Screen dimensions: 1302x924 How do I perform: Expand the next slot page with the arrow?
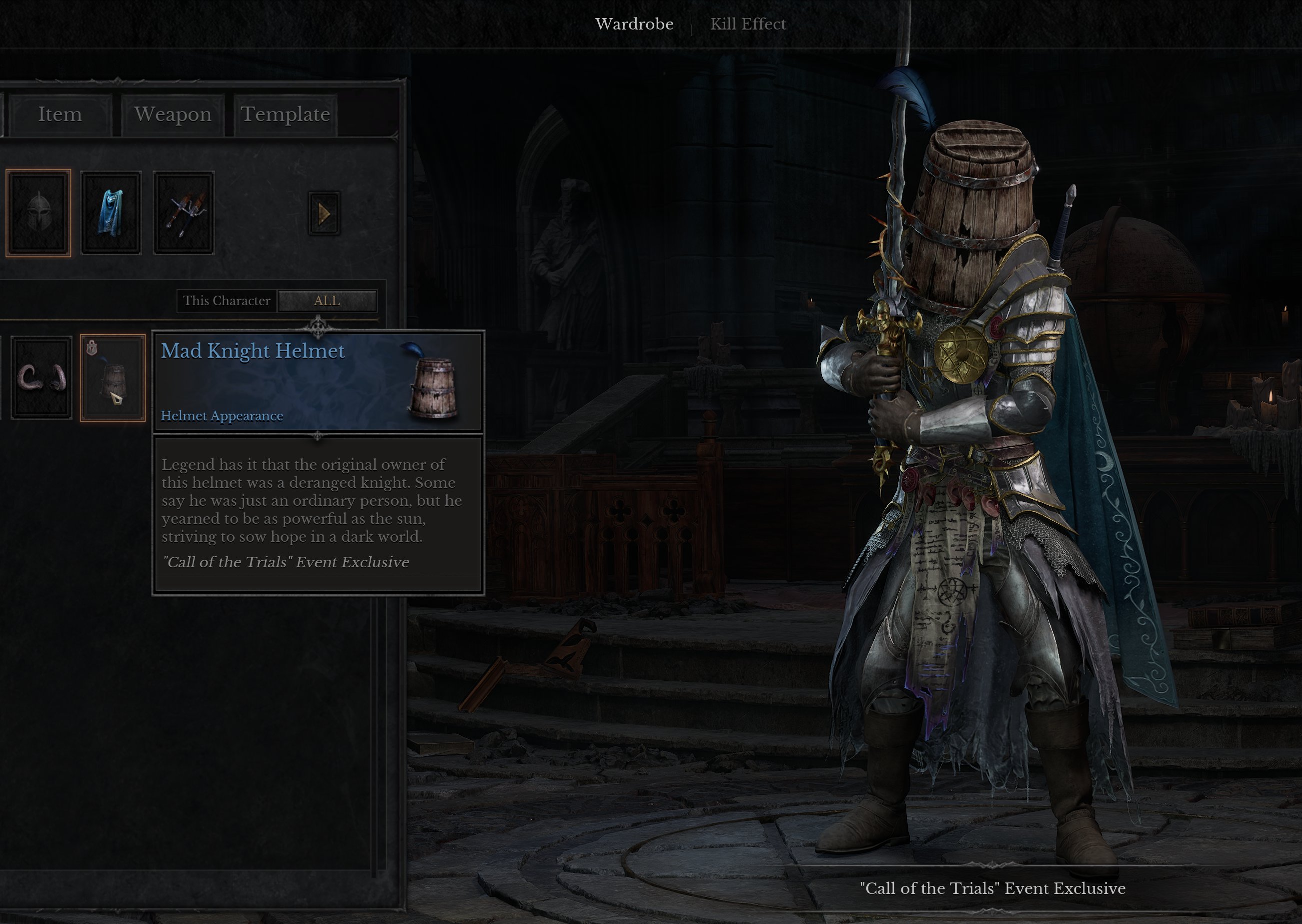click(x=324, y=215)
